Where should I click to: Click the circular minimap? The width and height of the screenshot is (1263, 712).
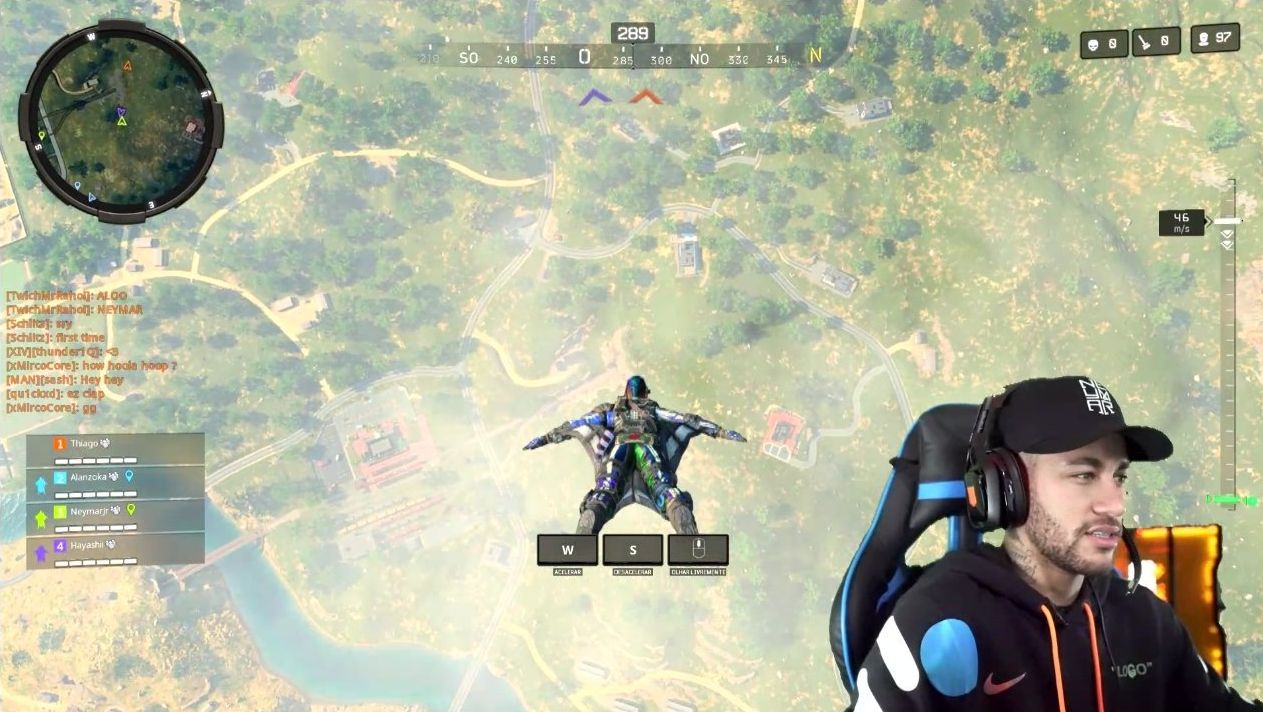pos(120,121)
